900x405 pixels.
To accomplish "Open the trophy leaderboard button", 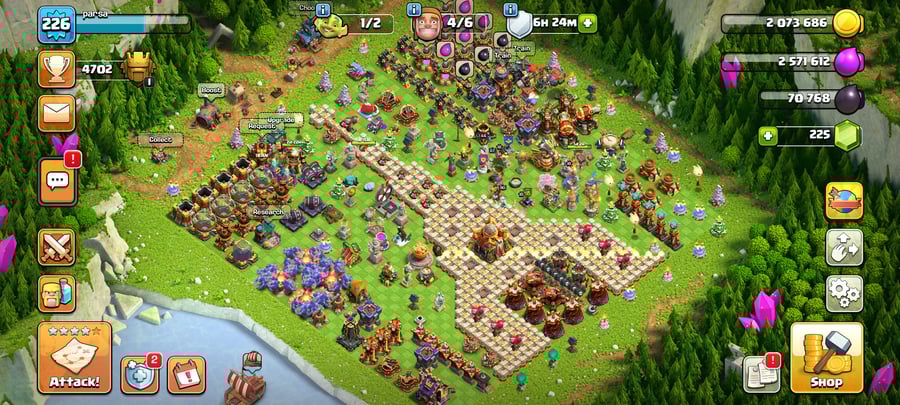I will 57,69.
